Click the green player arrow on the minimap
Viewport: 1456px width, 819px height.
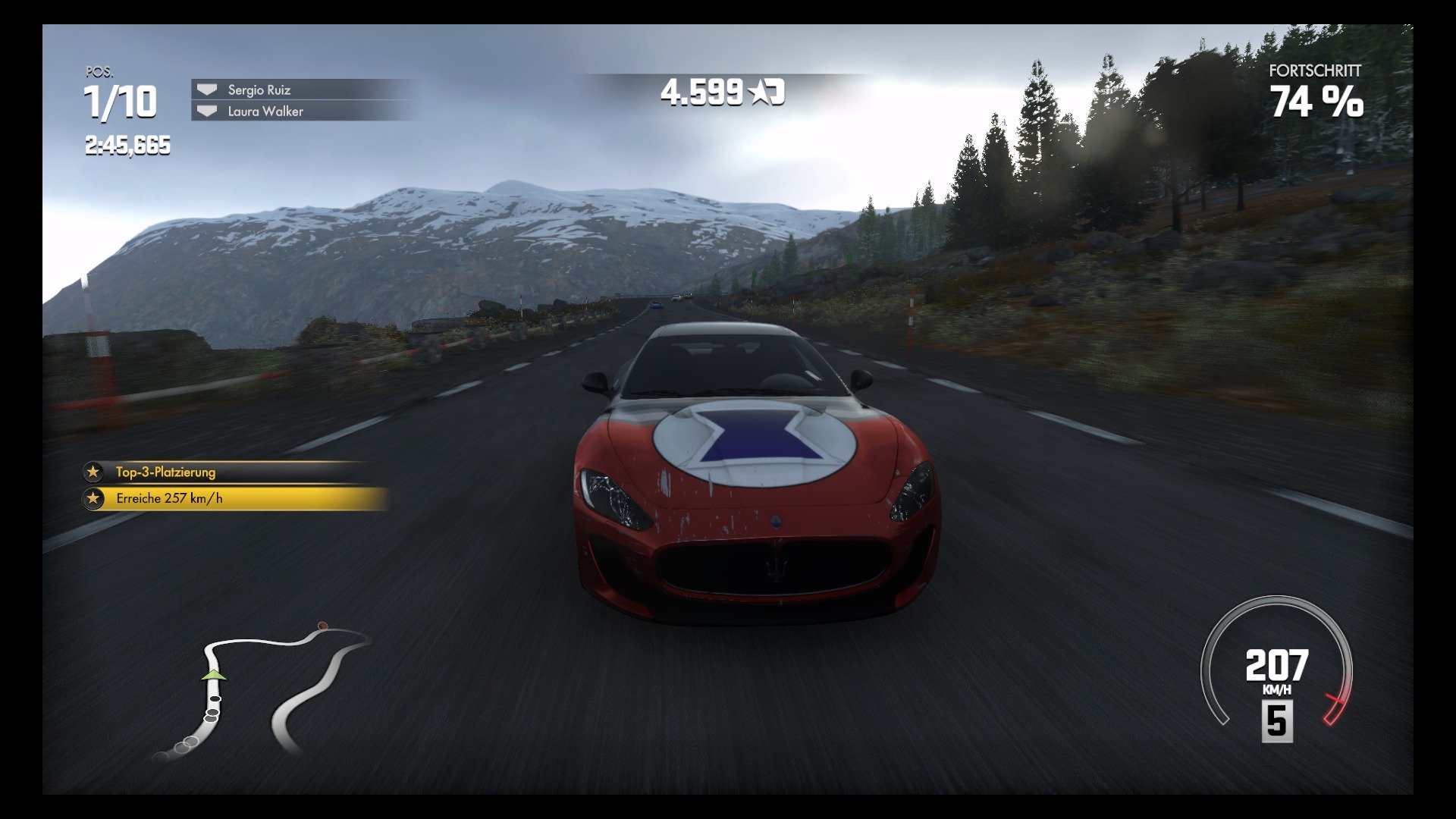coord(212,674)
